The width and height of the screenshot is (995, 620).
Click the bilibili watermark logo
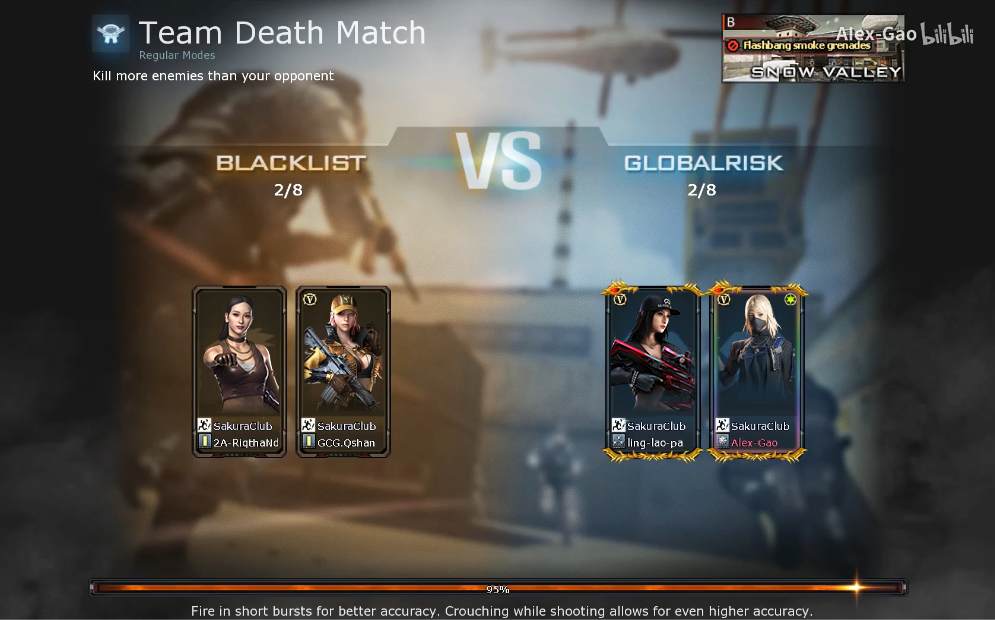(x=947, y=35)
